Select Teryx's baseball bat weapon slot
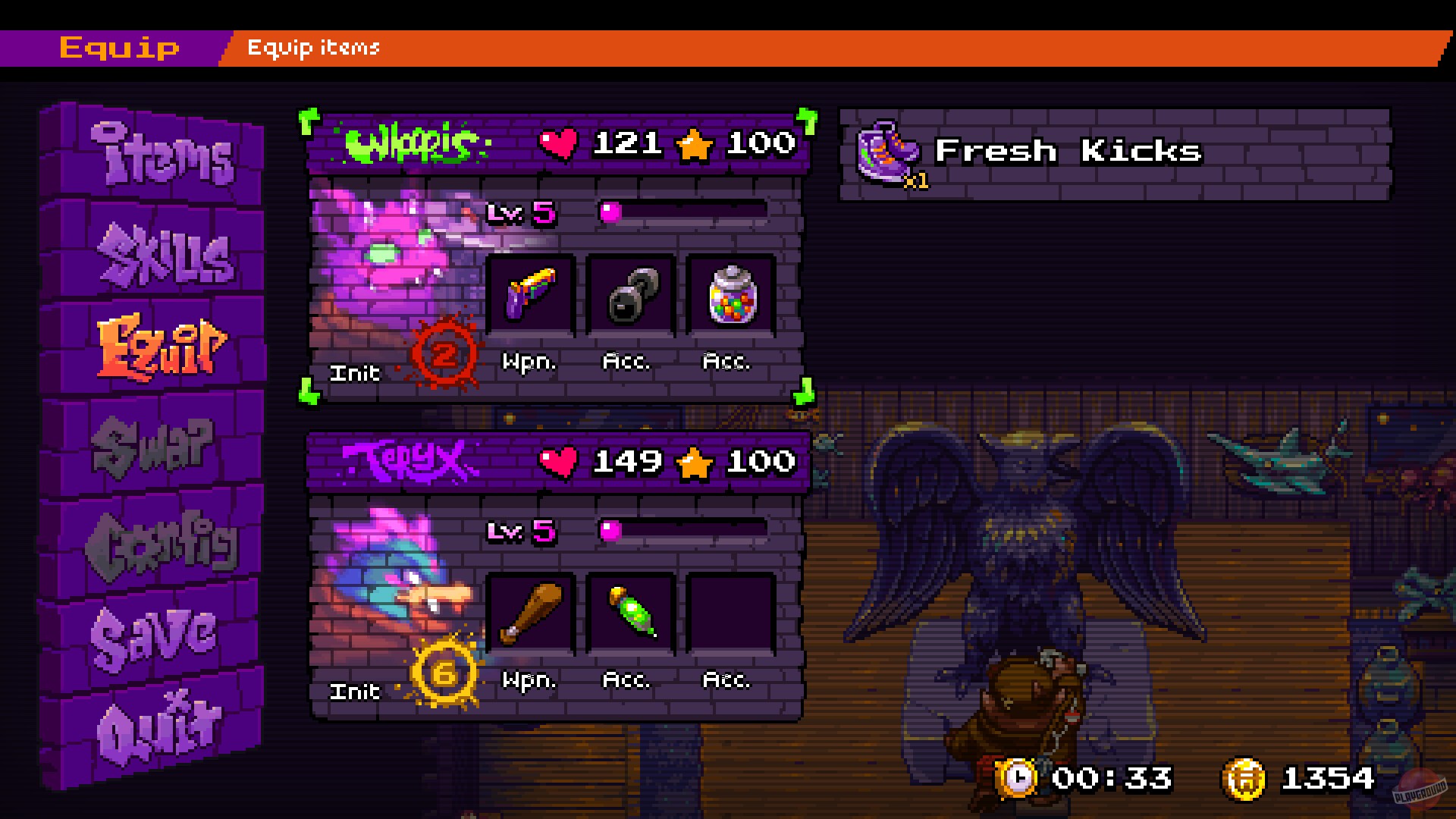 [x=531, y=614]
